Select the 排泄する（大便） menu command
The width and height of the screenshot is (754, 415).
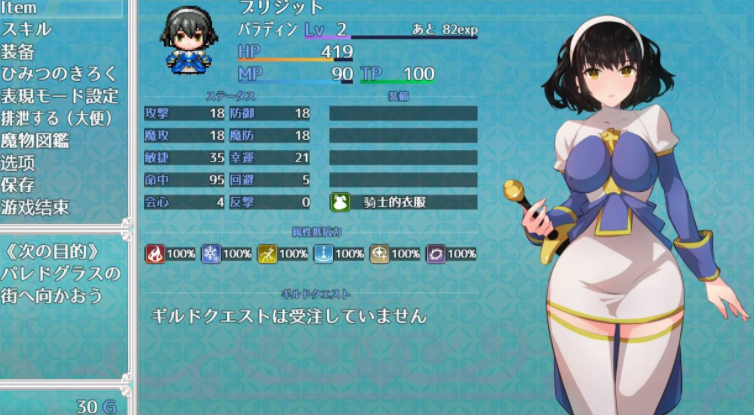pyautogui.click(x=58, y=118)
